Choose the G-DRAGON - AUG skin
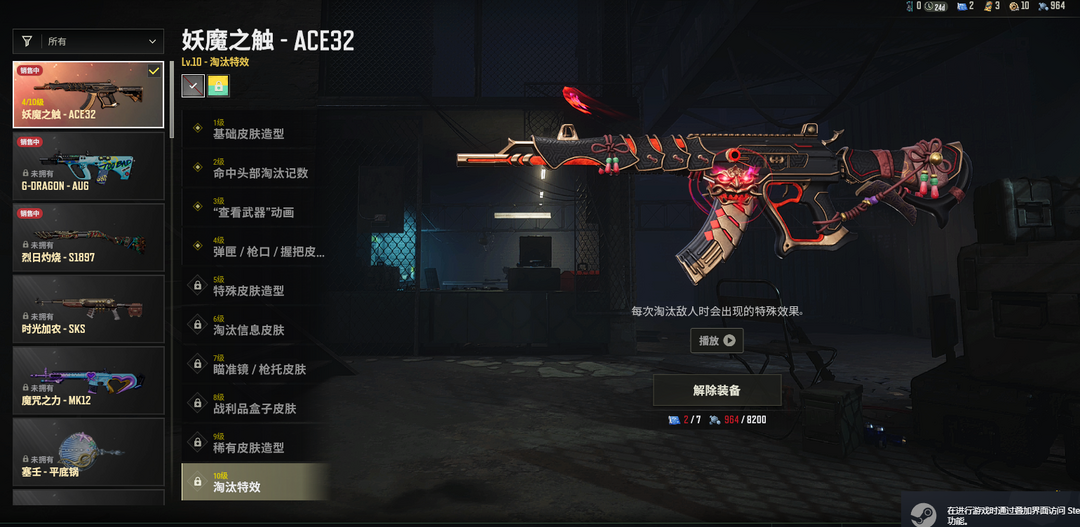The width and height of the screenshot is (1080, 527). (88, 165)
